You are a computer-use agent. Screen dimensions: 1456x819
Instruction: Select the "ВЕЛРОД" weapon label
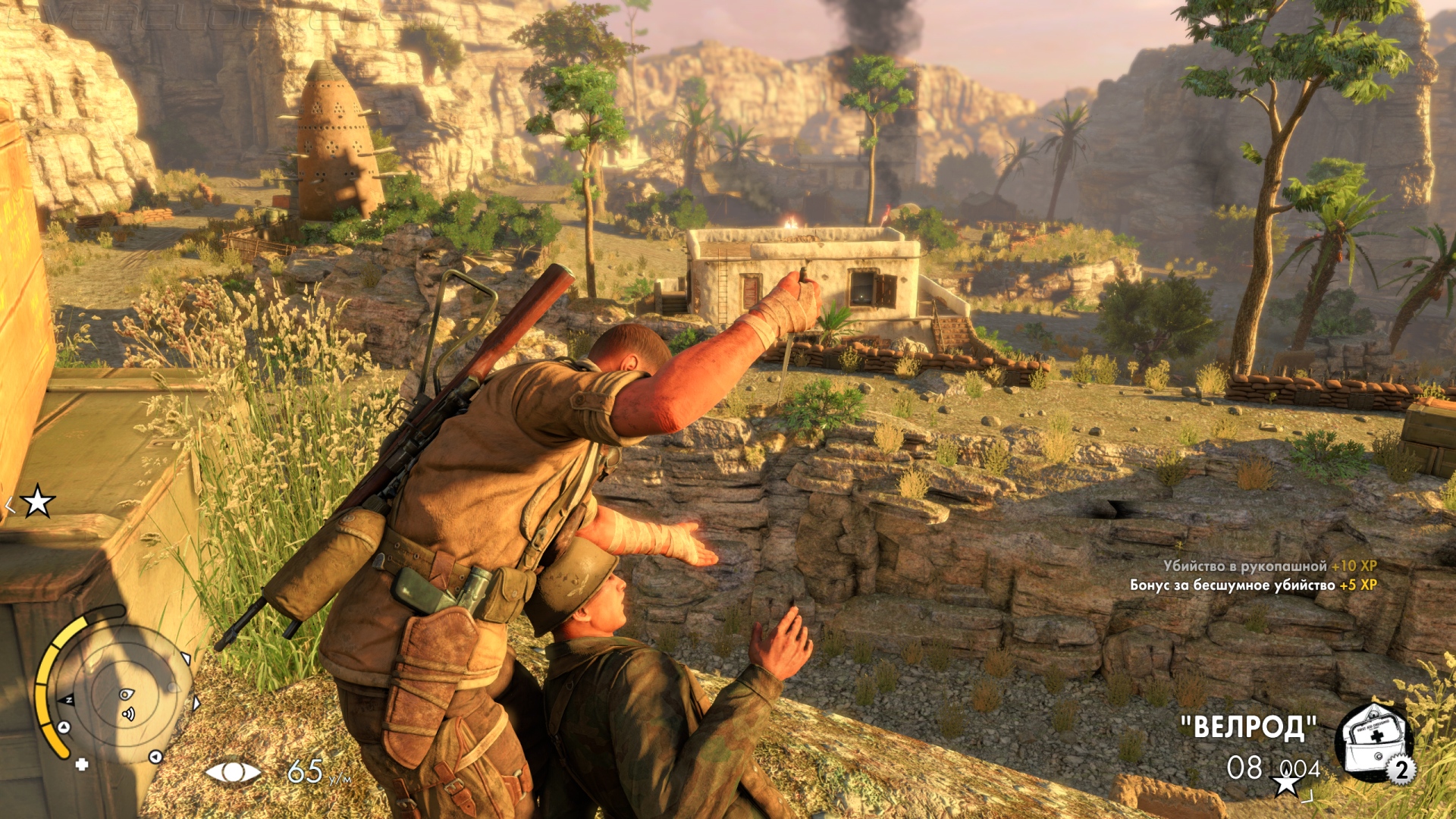1248,727
